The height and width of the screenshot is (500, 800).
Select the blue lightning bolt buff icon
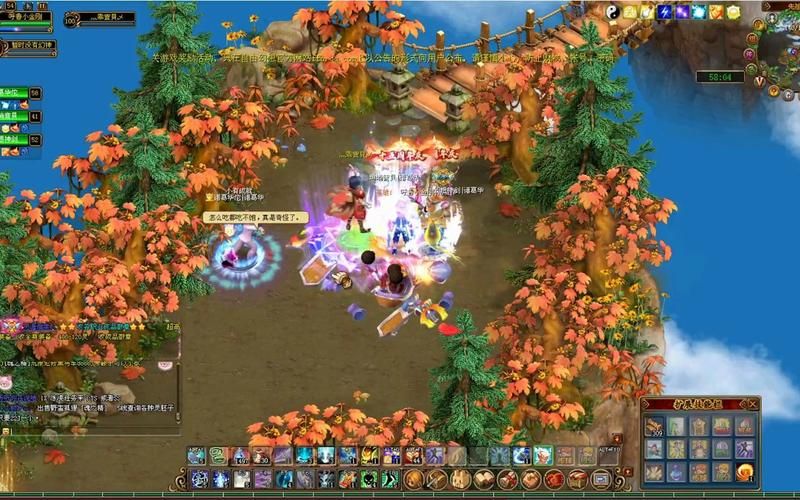tap(664, 12)
